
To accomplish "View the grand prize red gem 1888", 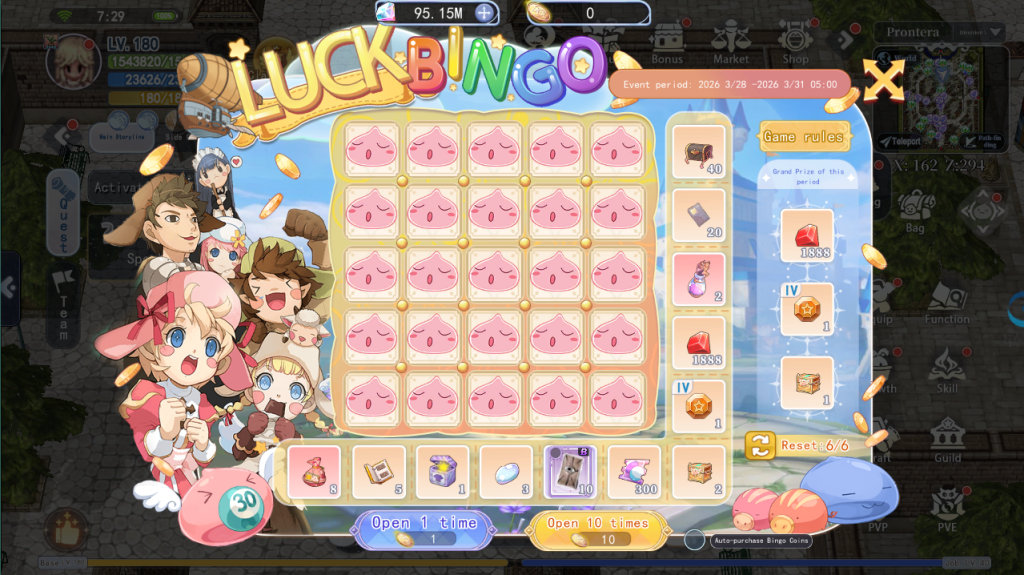I will [806, 236].
